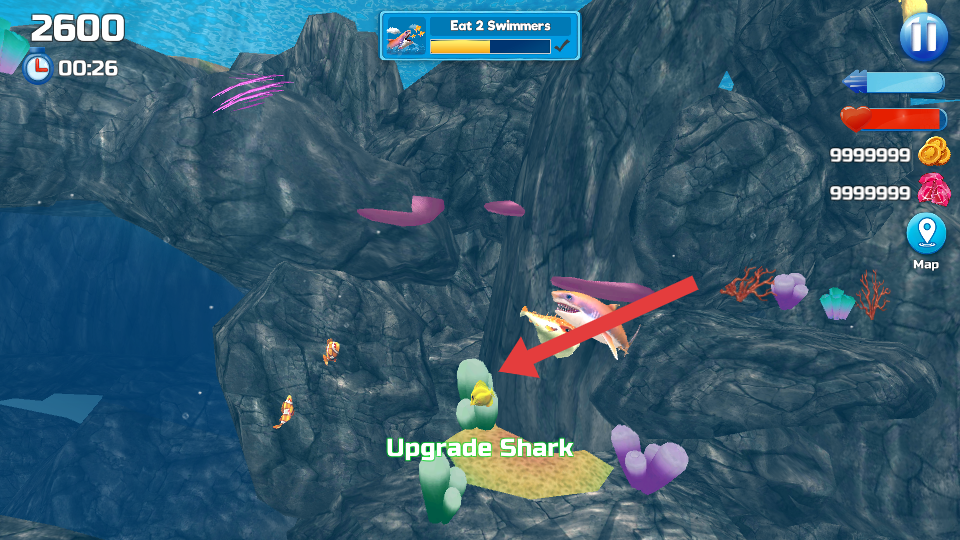Tap the pink gems icon
The height and width of the screenshot is (540, 960).
[x=934, y=190]
